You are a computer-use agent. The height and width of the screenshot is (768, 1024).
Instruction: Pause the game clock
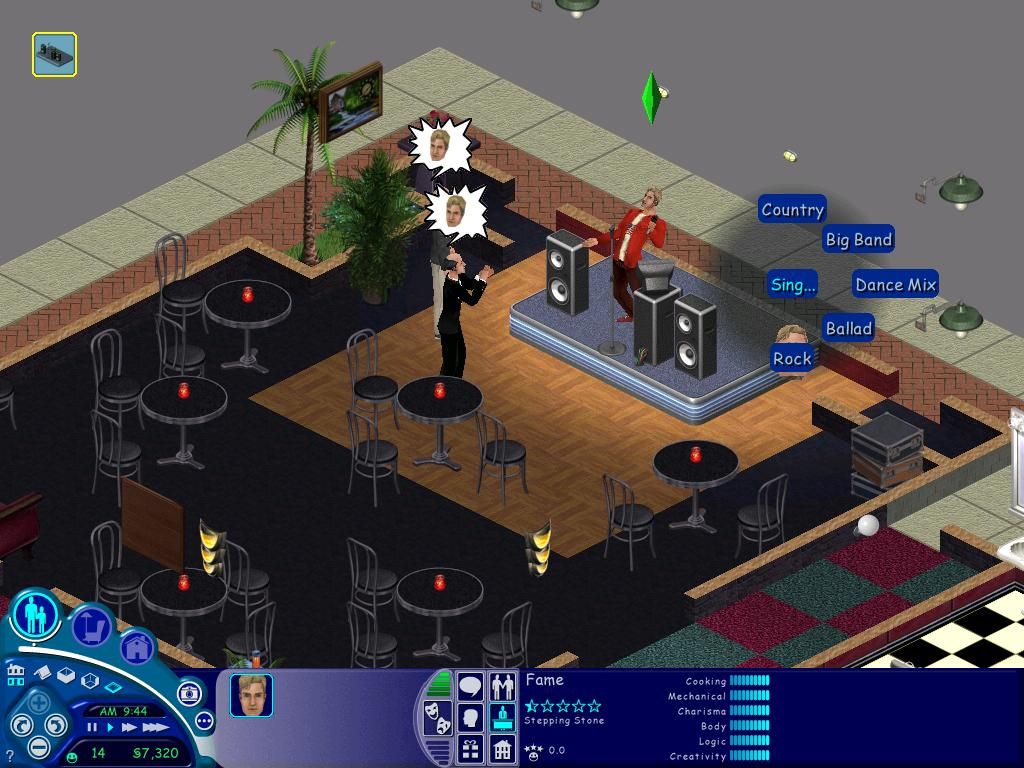pyautogui.click(x=92, y=727)
